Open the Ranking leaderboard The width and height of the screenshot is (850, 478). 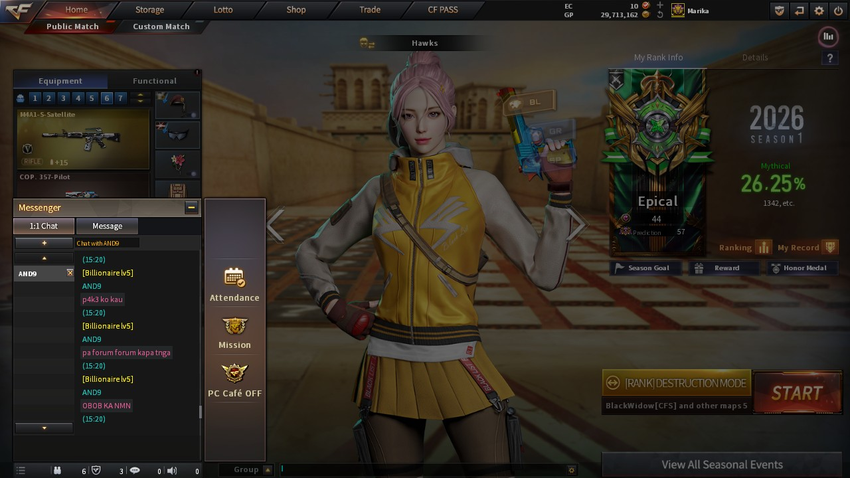pyautogui.click(x=745, y=247)
